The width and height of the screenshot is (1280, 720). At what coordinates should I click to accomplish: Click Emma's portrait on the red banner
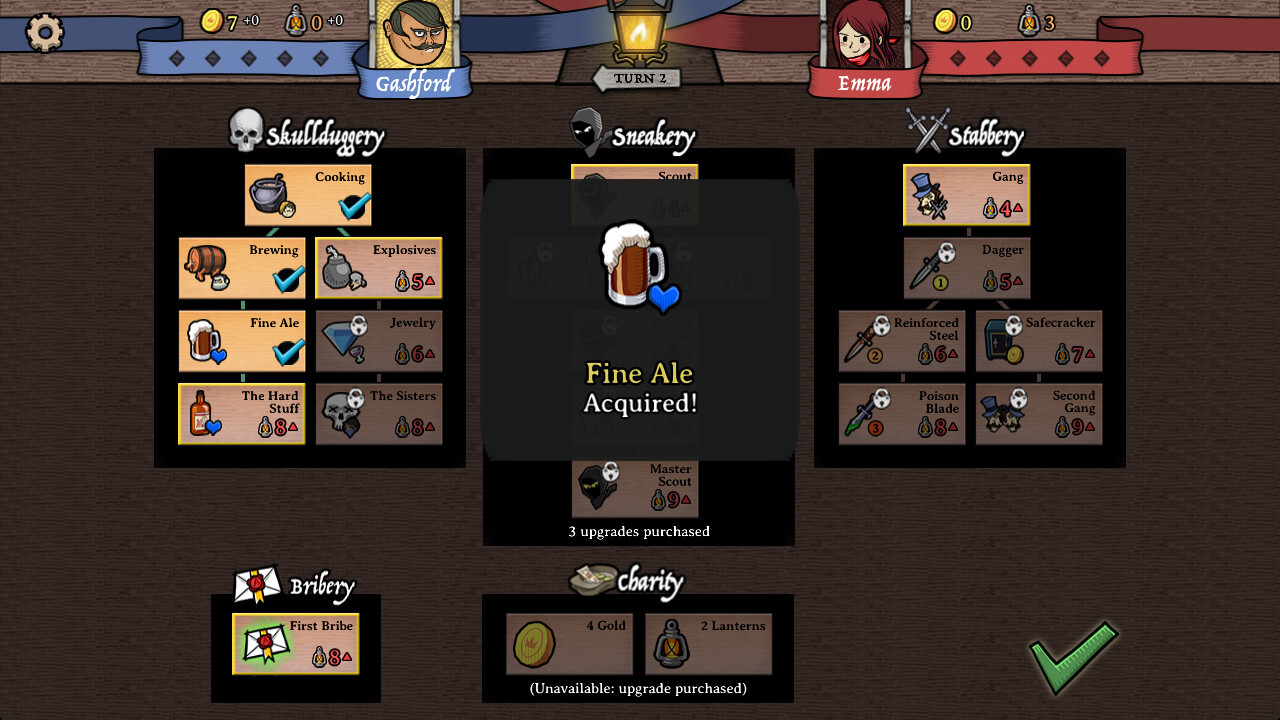[x=864, y=40]
